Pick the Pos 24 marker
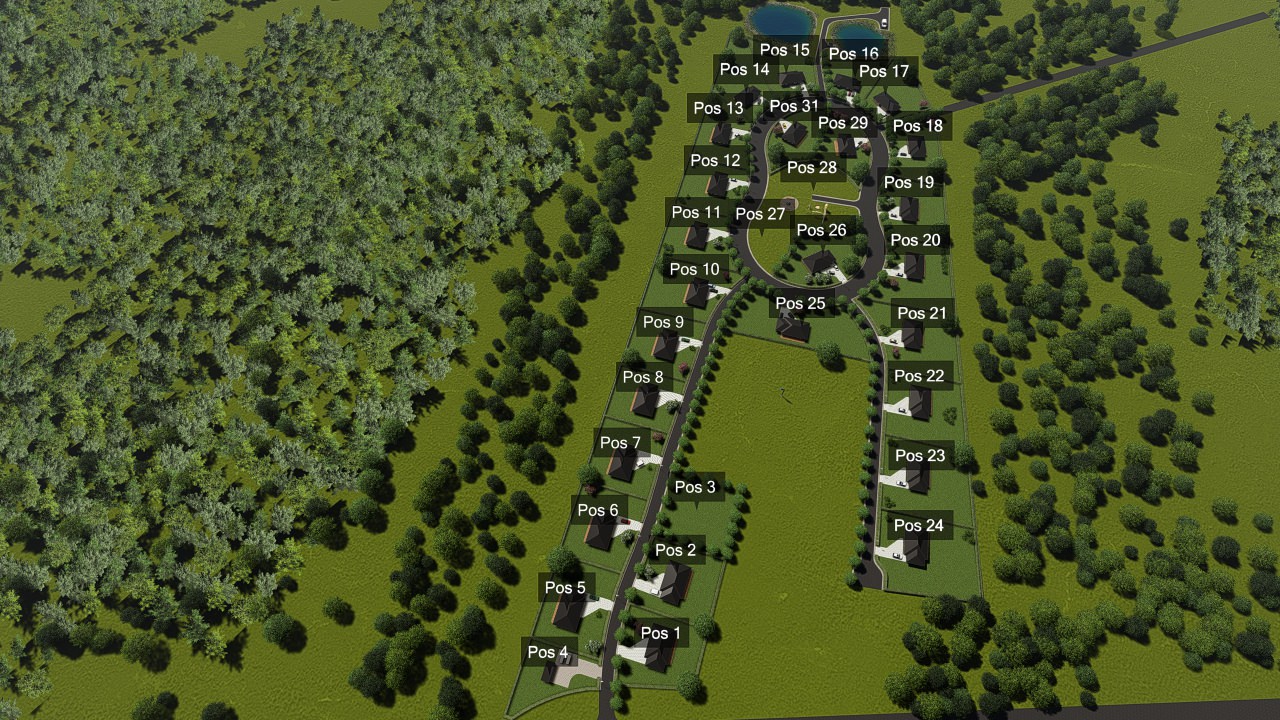Image resolution: width=1280 pixels, height=720 pixels. [x=919, y=525]
